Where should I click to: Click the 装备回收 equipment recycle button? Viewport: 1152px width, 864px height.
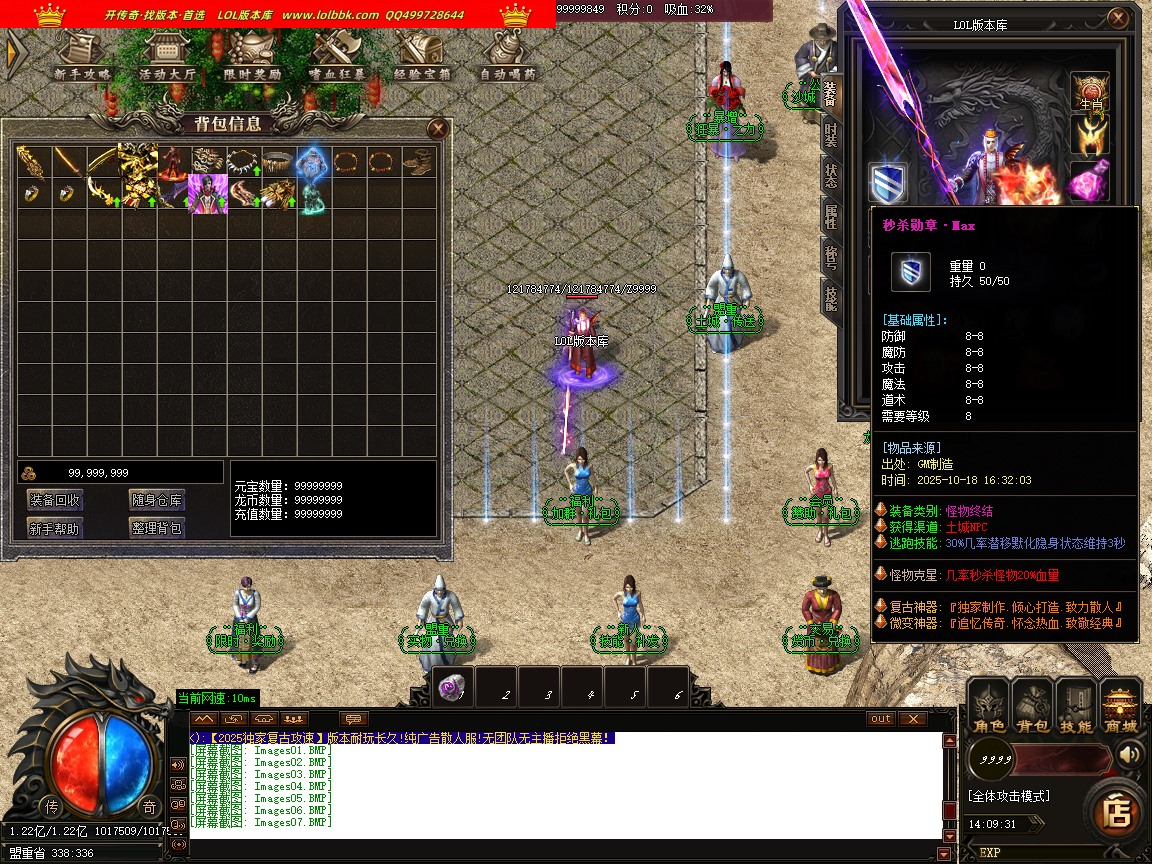[x=55, y=501]
